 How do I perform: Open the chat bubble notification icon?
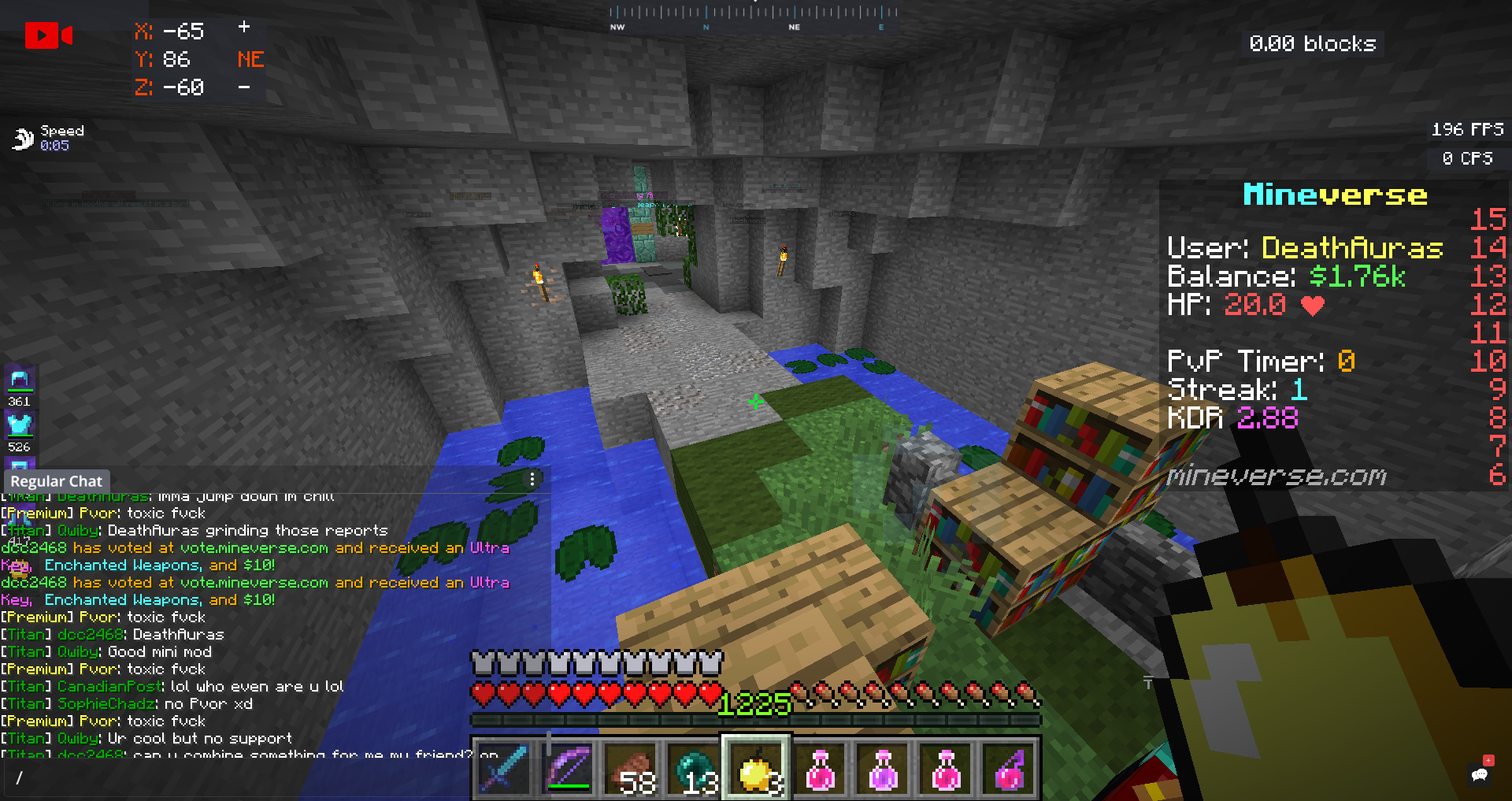(x=1480, y=773)
